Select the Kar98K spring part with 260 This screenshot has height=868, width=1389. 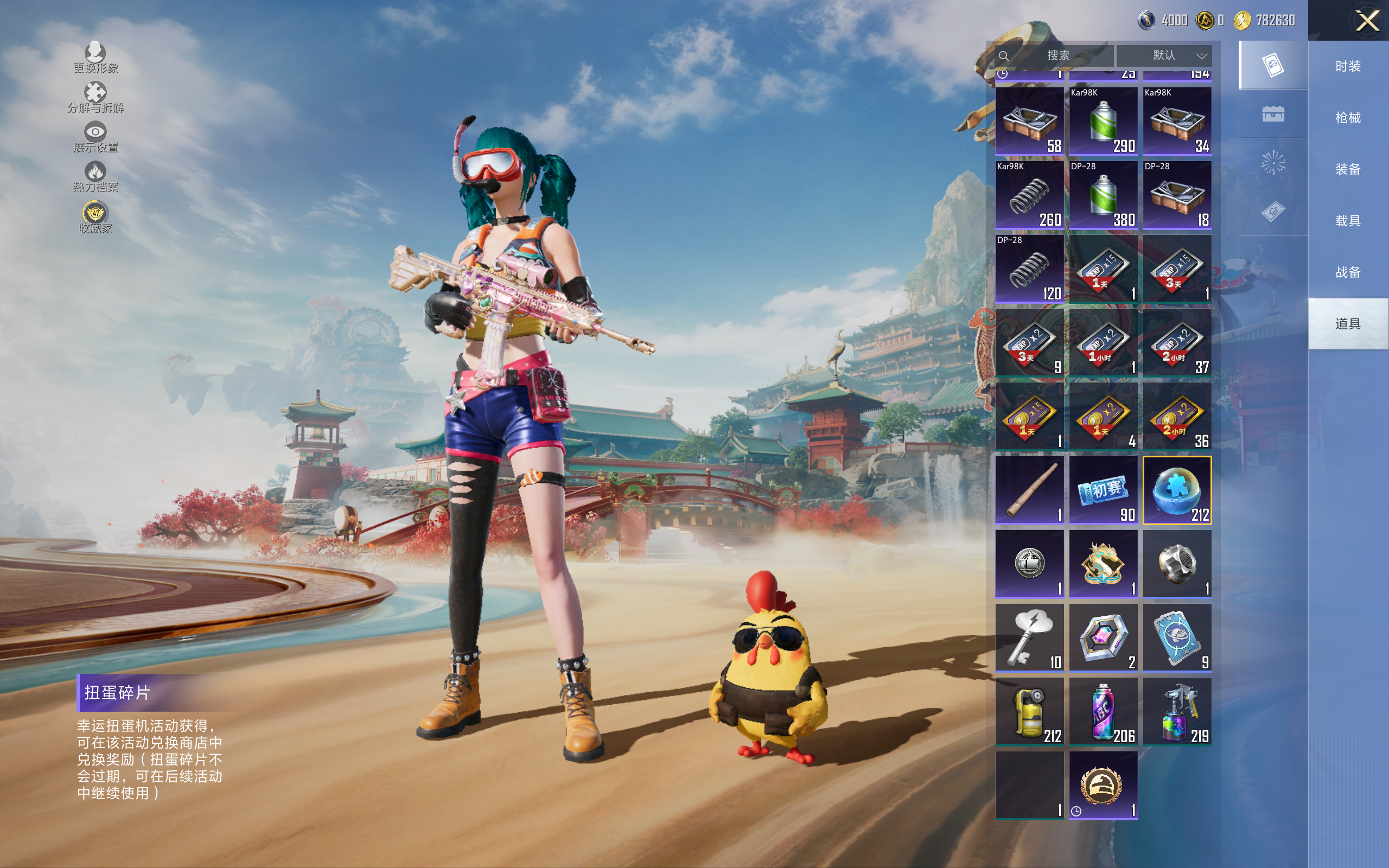coord(1029,195)
